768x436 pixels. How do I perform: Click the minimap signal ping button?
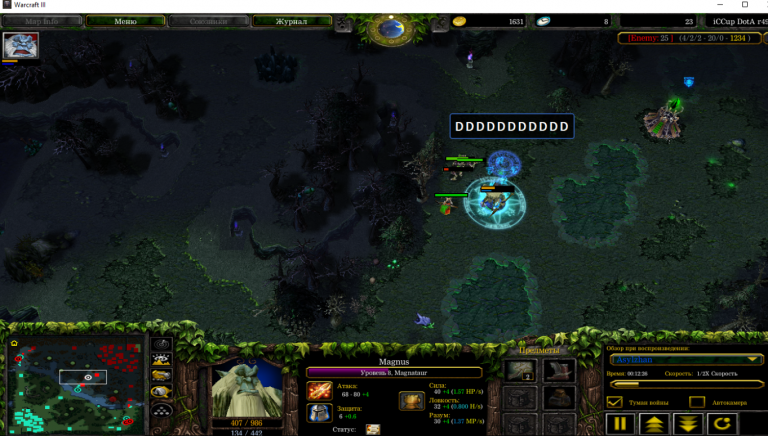pos(161,343)
